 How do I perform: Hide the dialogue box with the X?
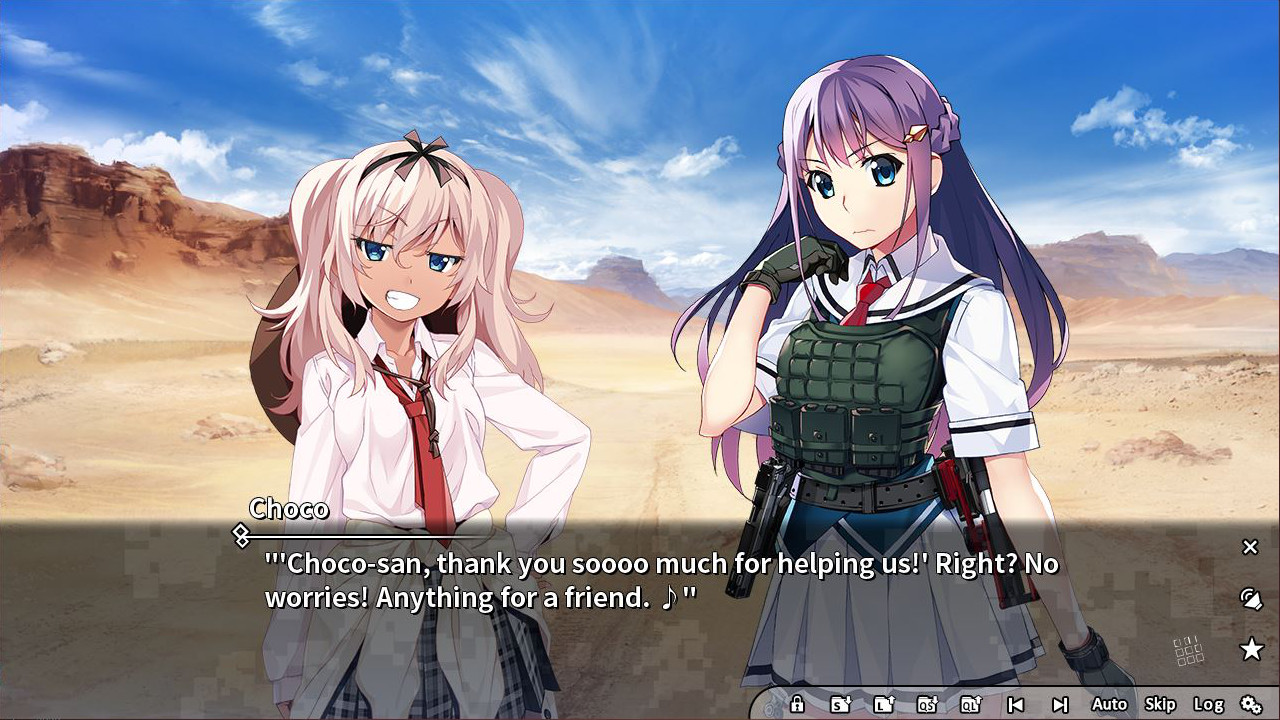tap(1249, 547)
